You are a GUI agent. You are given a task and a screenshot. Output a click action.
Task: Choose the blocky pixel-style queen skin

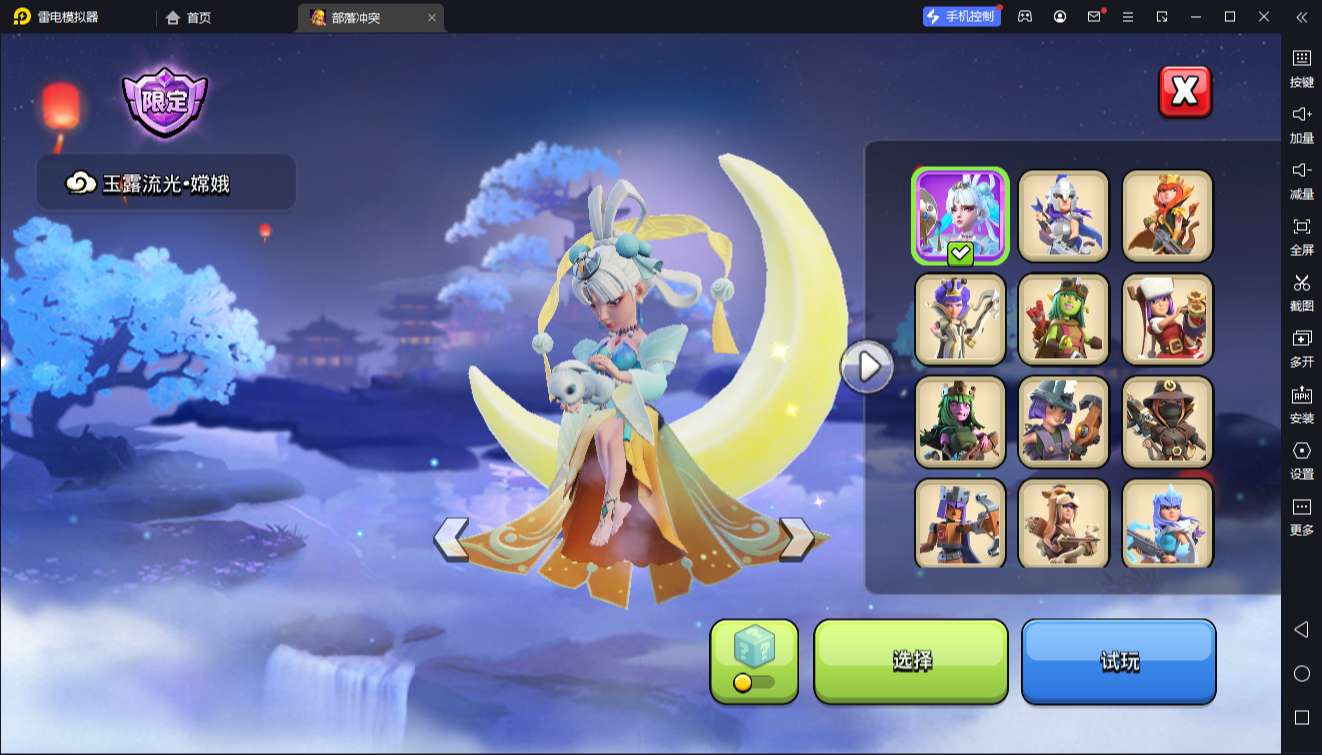point(960,524)
